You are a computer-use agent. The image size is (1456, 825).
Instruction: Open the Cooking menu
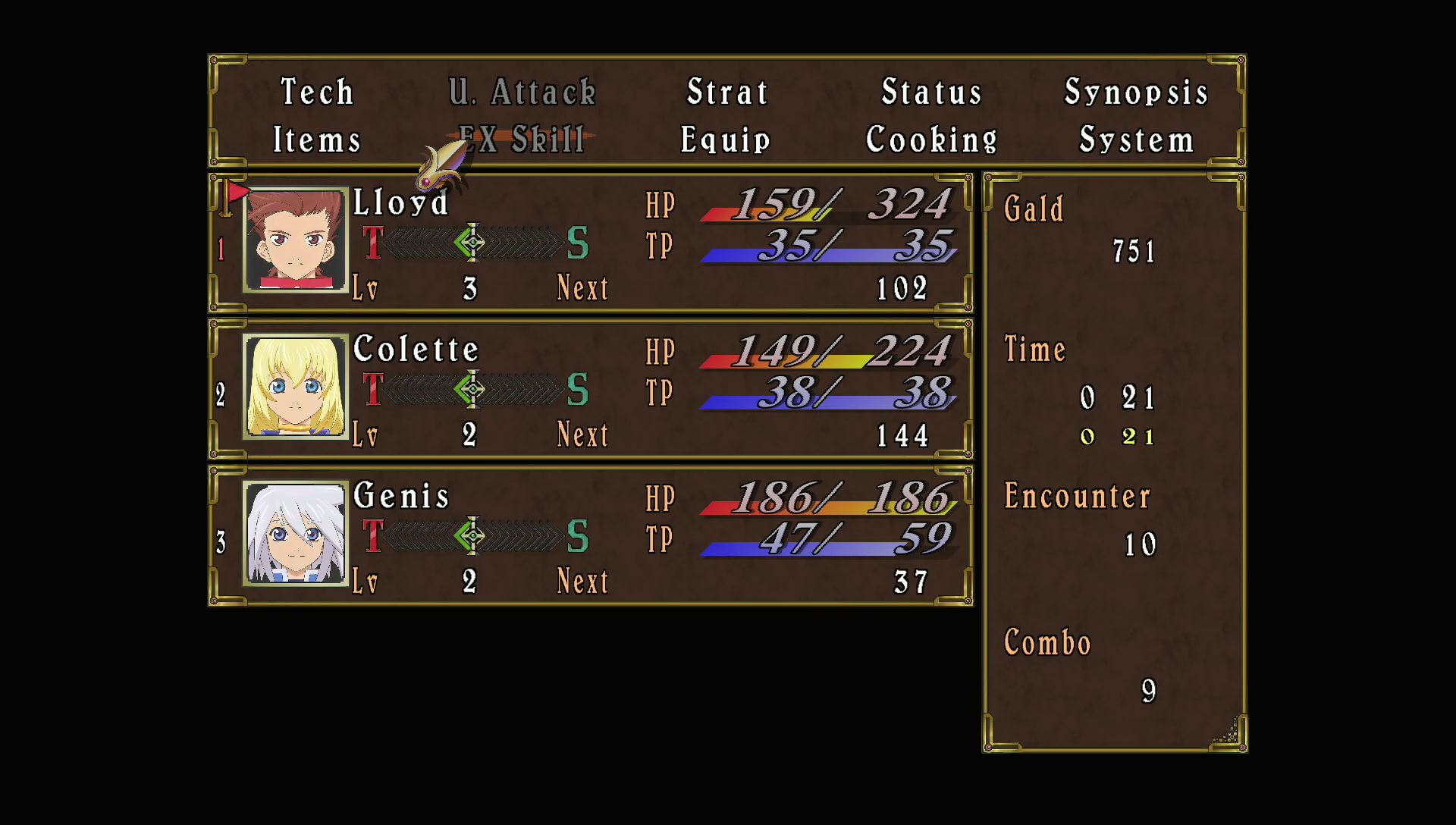tap(931, 139)
